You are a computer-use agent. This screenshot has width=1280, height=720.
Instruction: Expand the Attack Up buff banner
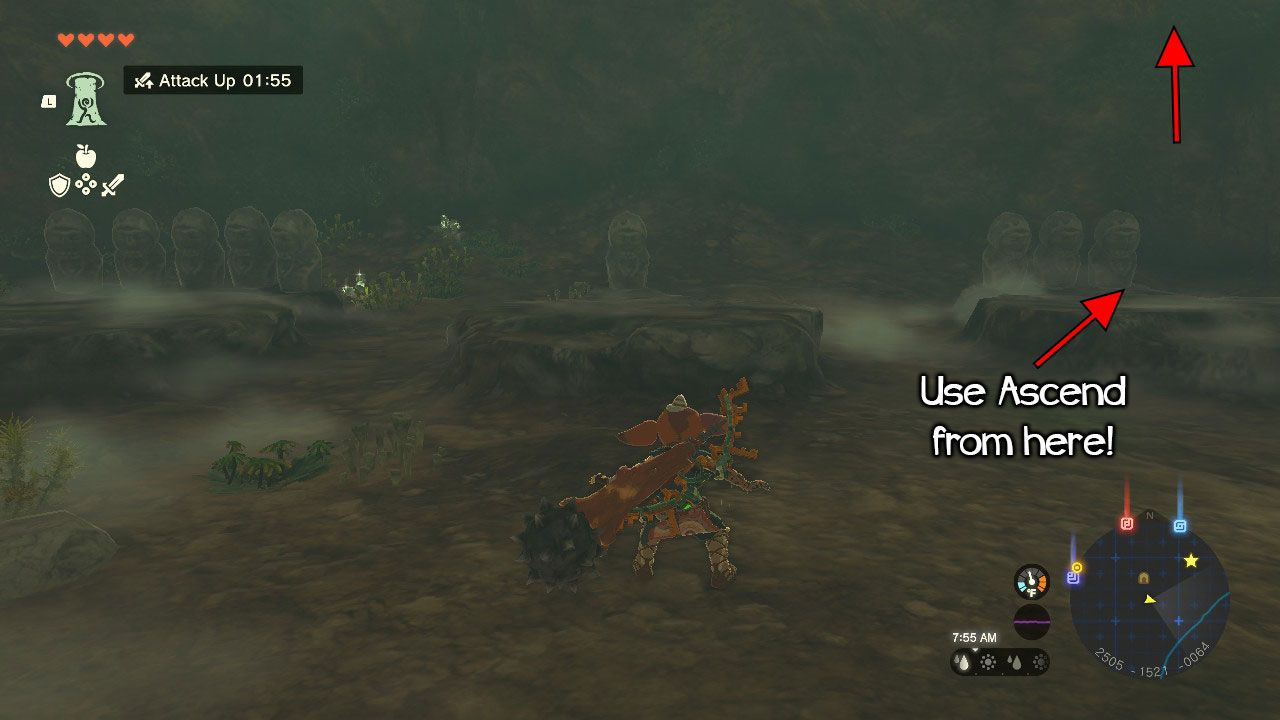point(210,81)
